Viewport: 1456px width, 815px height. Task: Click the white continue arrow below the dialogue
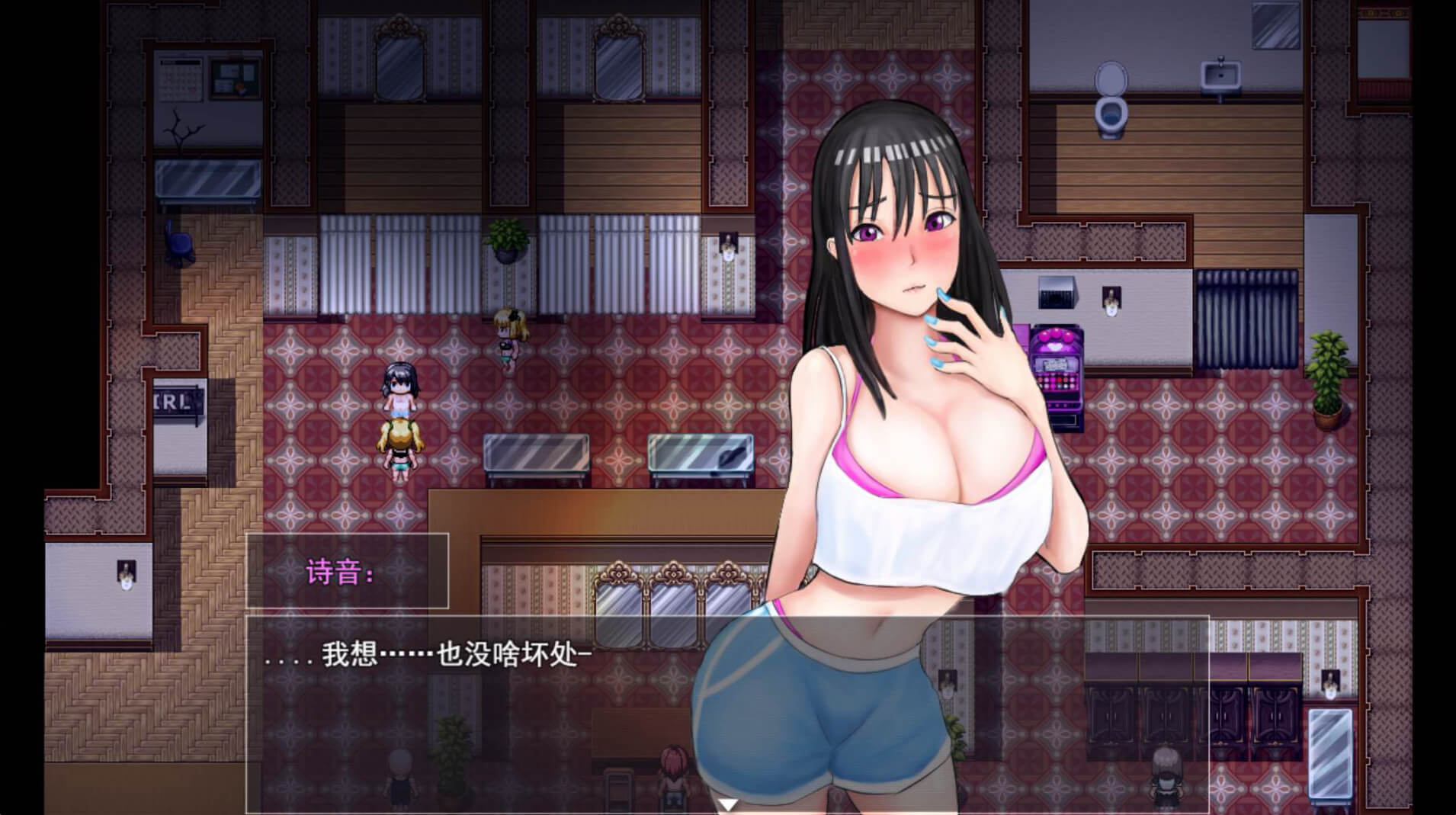click(729, 805)
